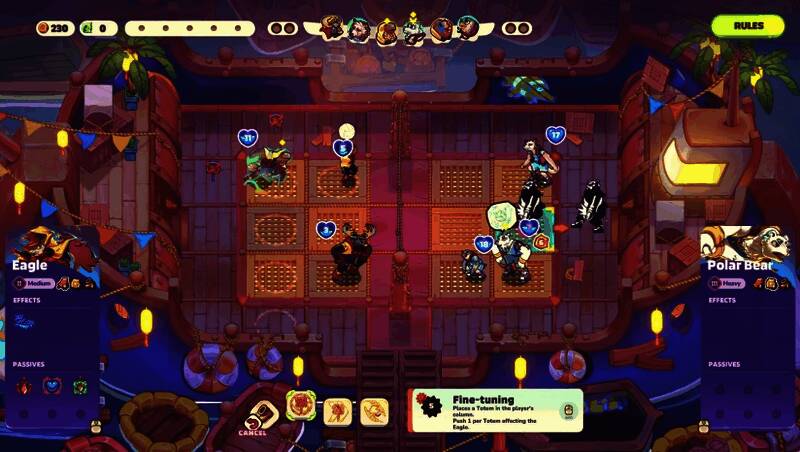Inspect the blue effect icon under Eagle

[23, 321]
